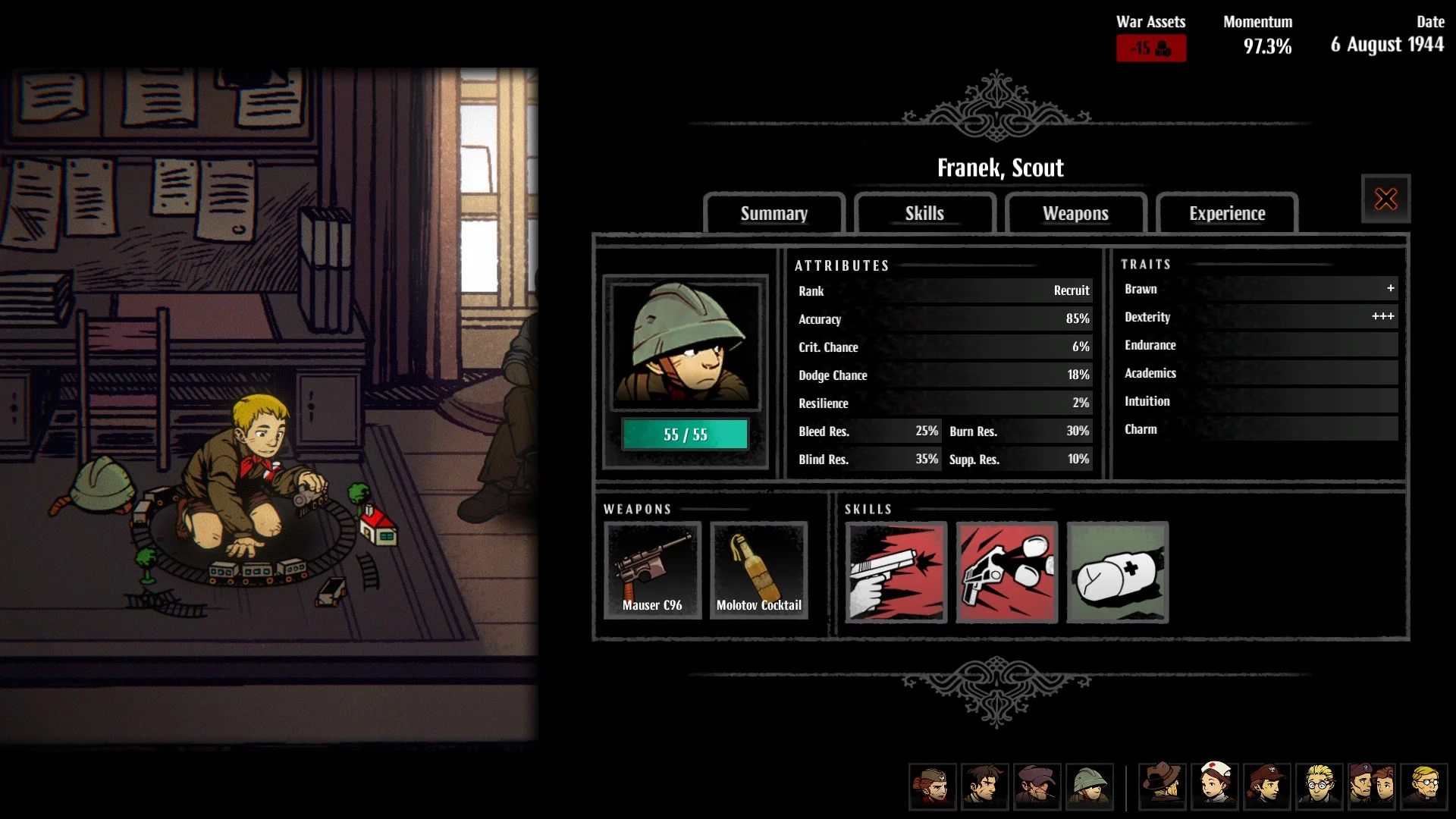The image size is (1456, 819).
Task: Select the red-haired woman in garrison cap
Action: 932,786
